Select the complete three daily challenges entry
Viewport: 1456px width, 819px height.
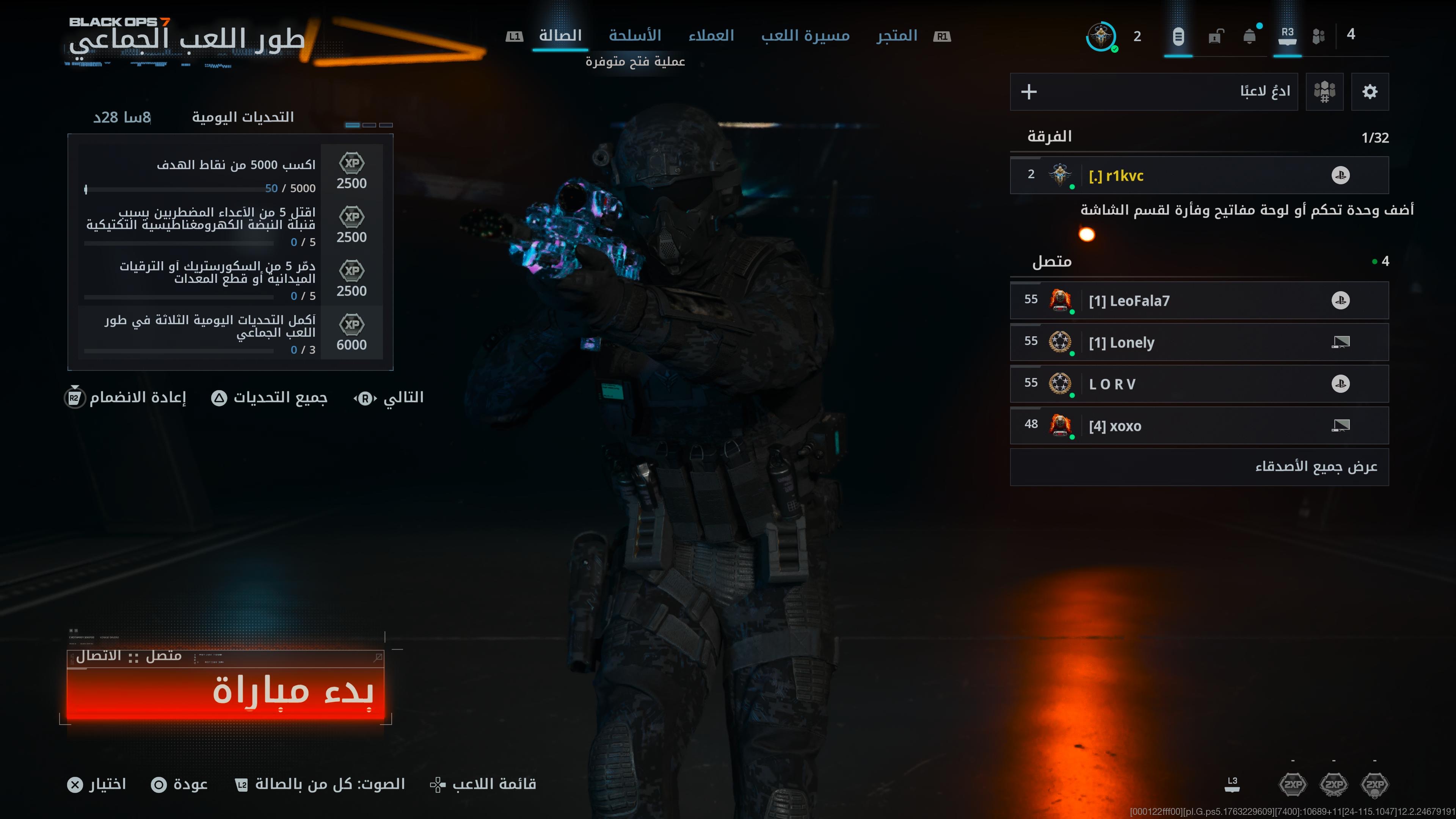click(230, 334)
